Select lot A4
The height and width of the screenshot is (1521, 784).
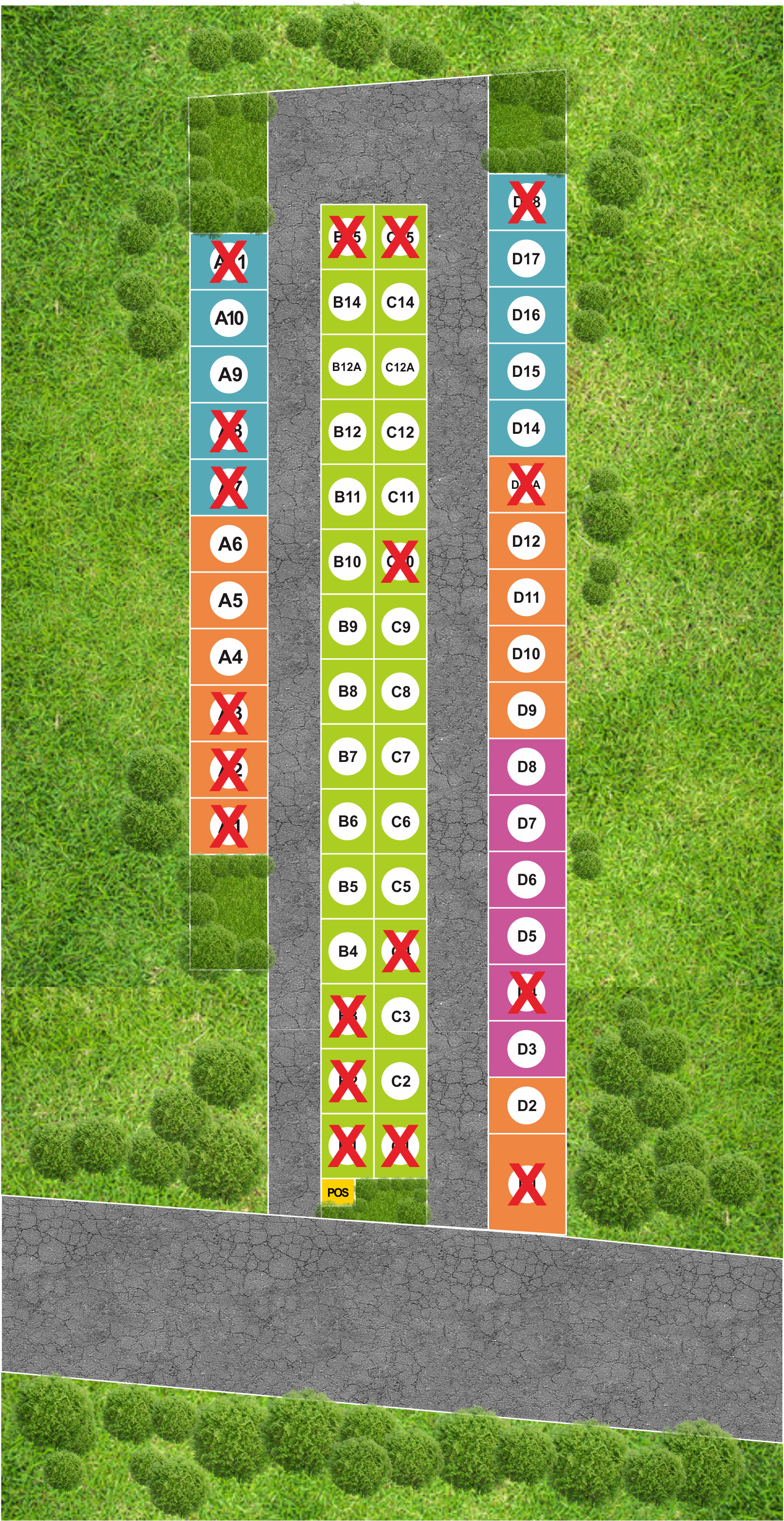(x=230, y=657)
